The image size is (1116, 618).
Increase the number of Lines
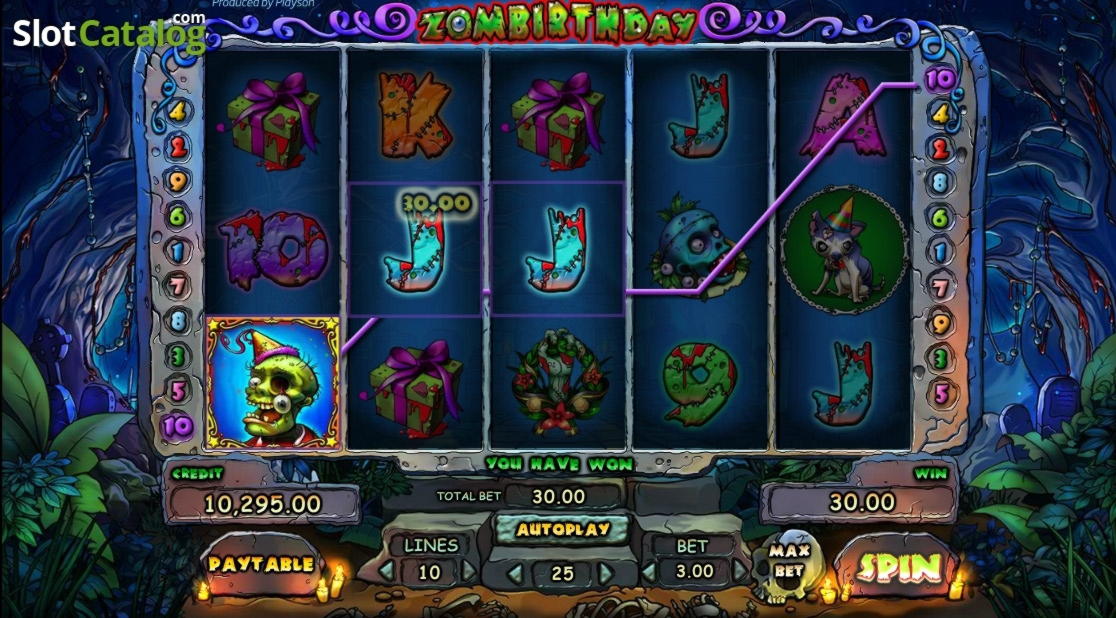[x=470, y=572]
